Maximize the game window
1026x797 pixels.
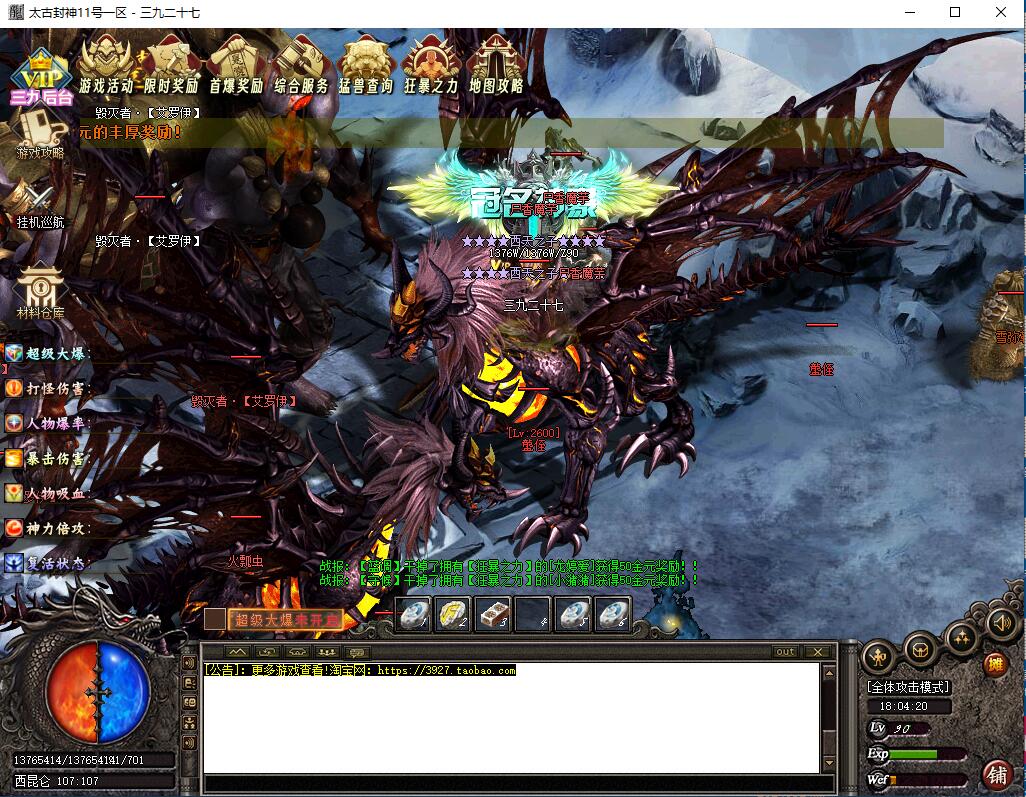pos(955,12)
